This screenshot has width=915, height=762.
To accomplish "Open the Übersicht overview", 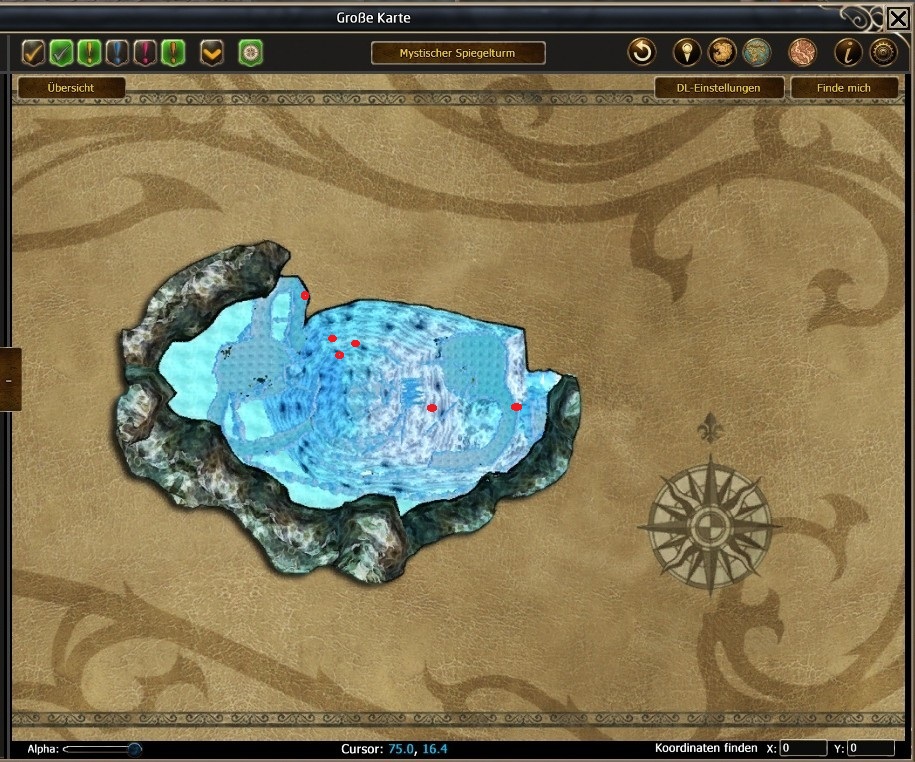I will point(71,88).
